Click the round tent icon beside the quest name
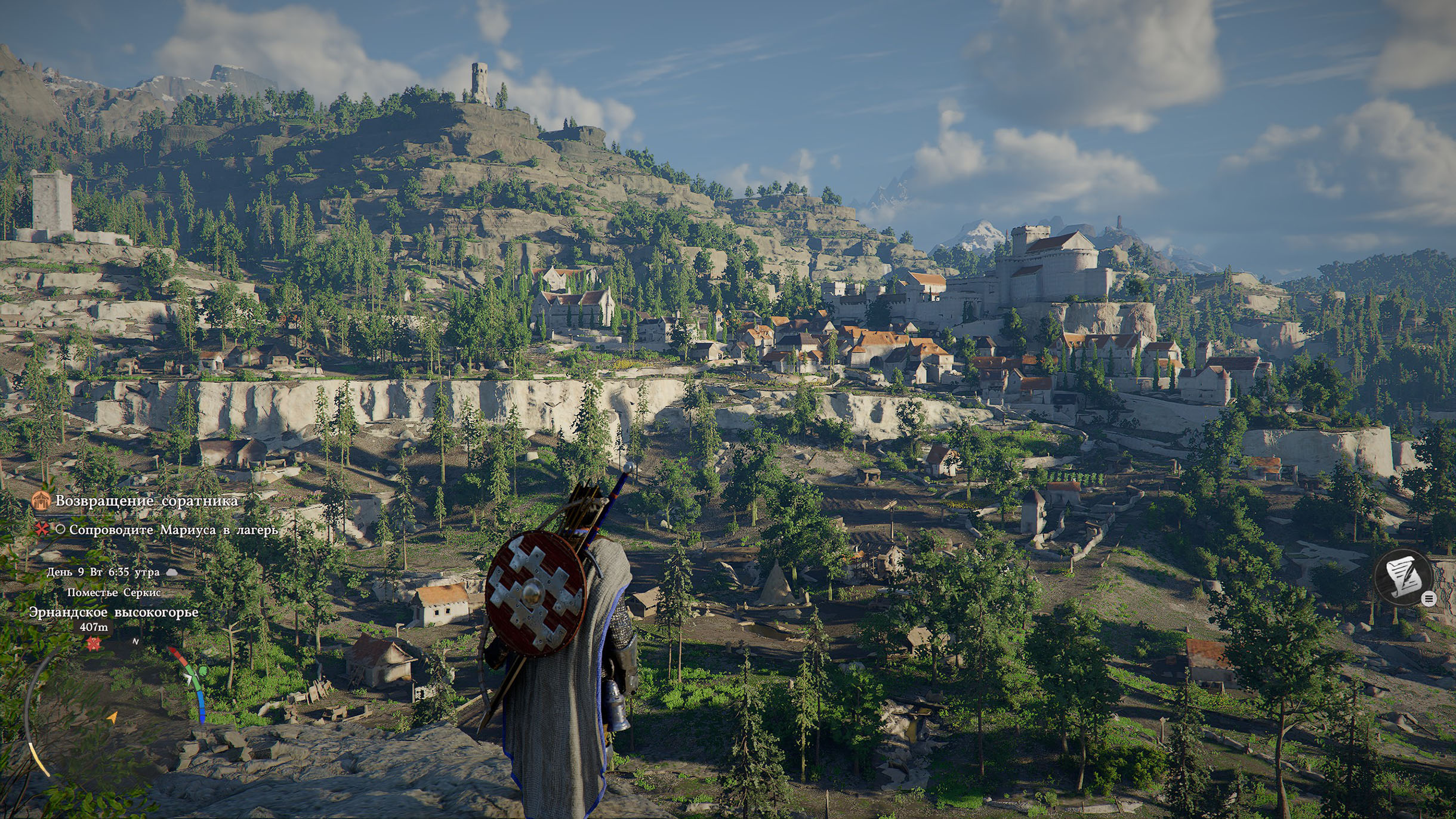The image size is (1456, 819). (x=41, y=500)
